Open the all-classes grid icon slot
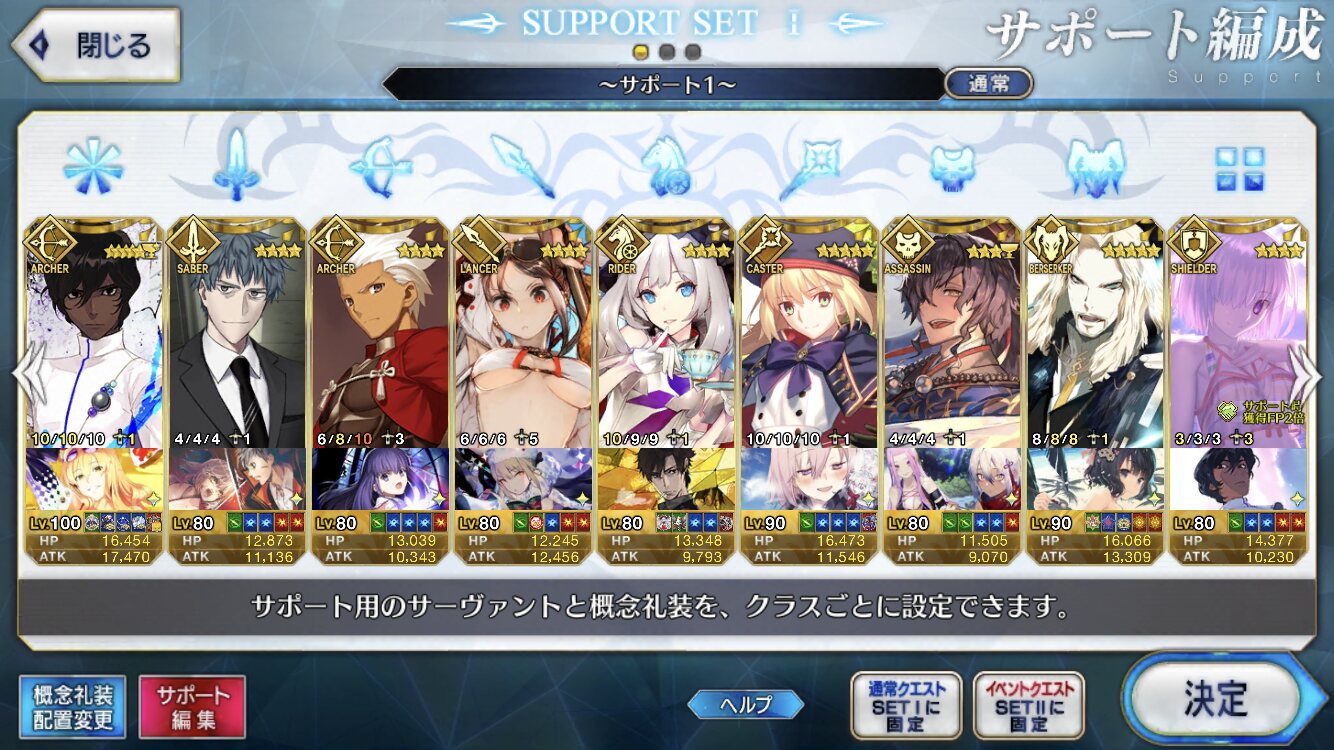Image resolution: width=1334 pixels, height=750 pixels. click(x=1239, y=169)
